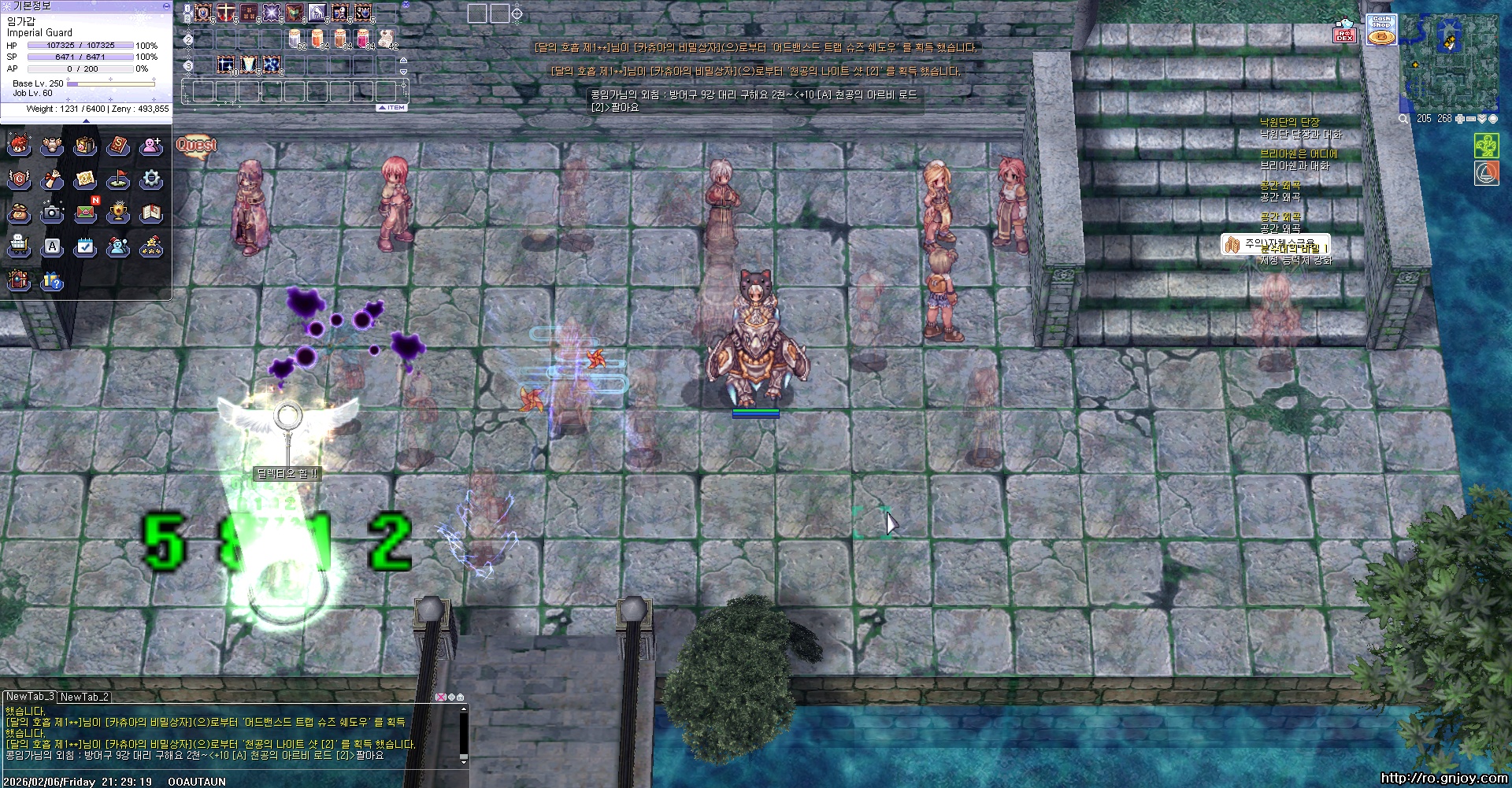The height and width of the screenshot is (788, 1512).
Task: Switch to the NewTab_2 chat tab
Action: click(84, 697)
